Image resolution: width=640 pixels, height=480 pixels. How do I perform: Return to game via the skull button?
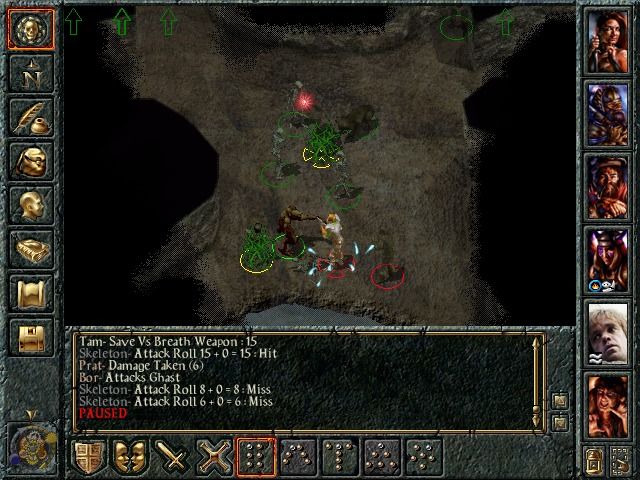pos(30,30)
